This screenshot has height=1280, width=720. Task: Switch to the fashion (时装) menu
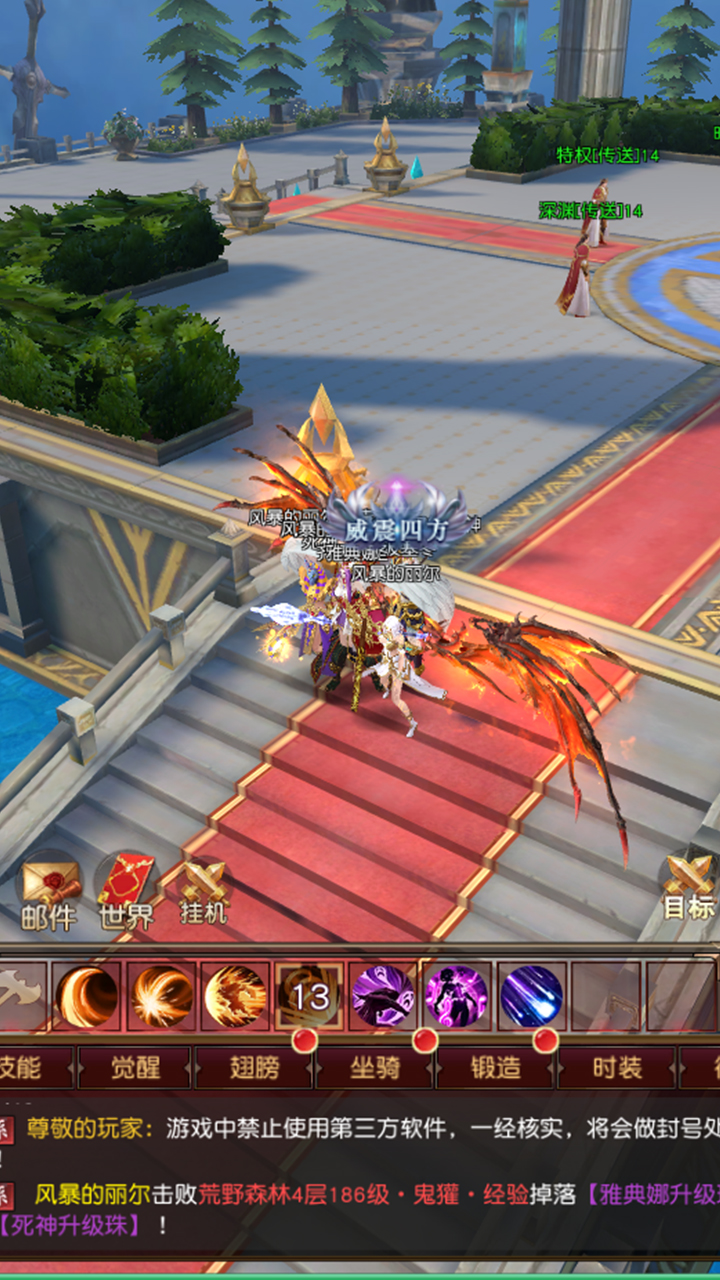click(616, 1067)
